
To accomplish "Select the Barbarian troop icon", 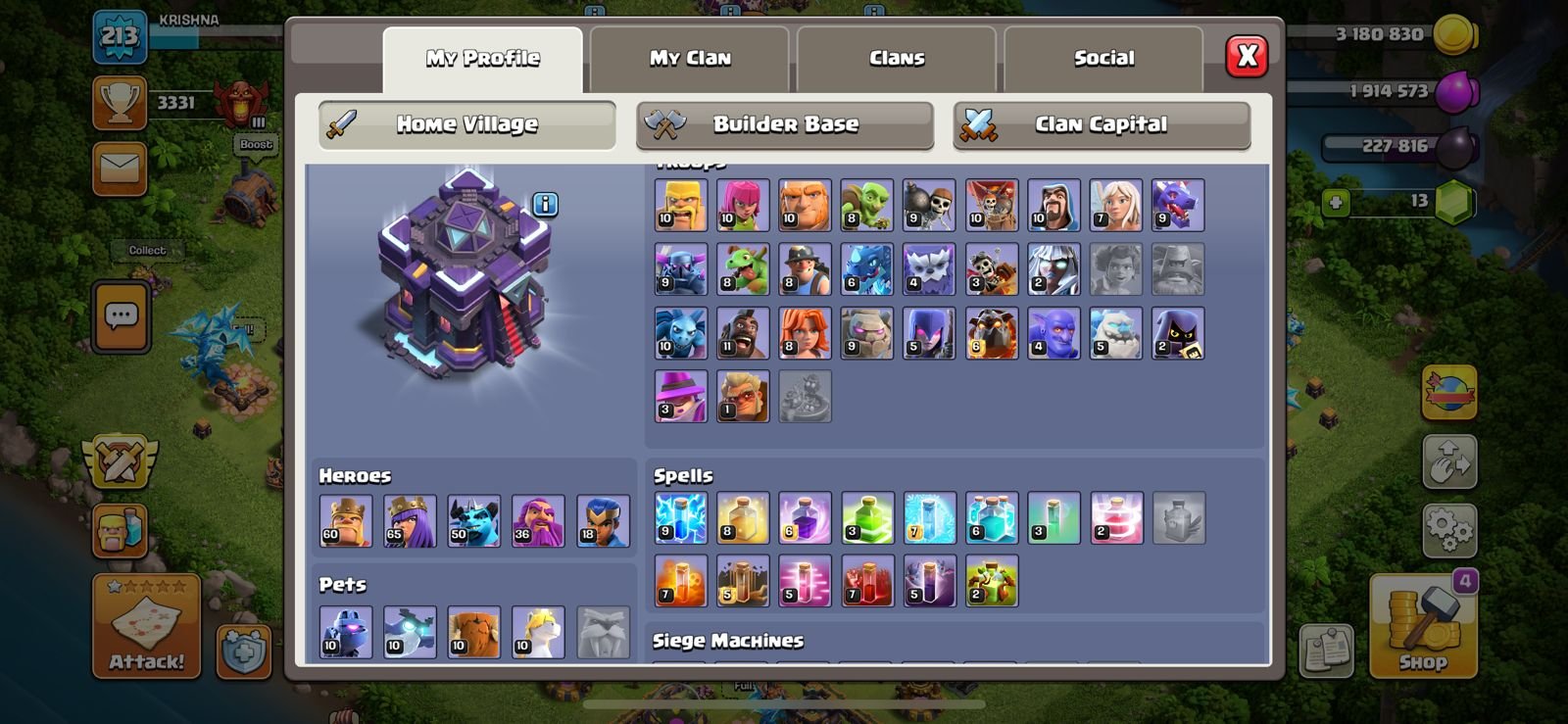I will (680, 205).
